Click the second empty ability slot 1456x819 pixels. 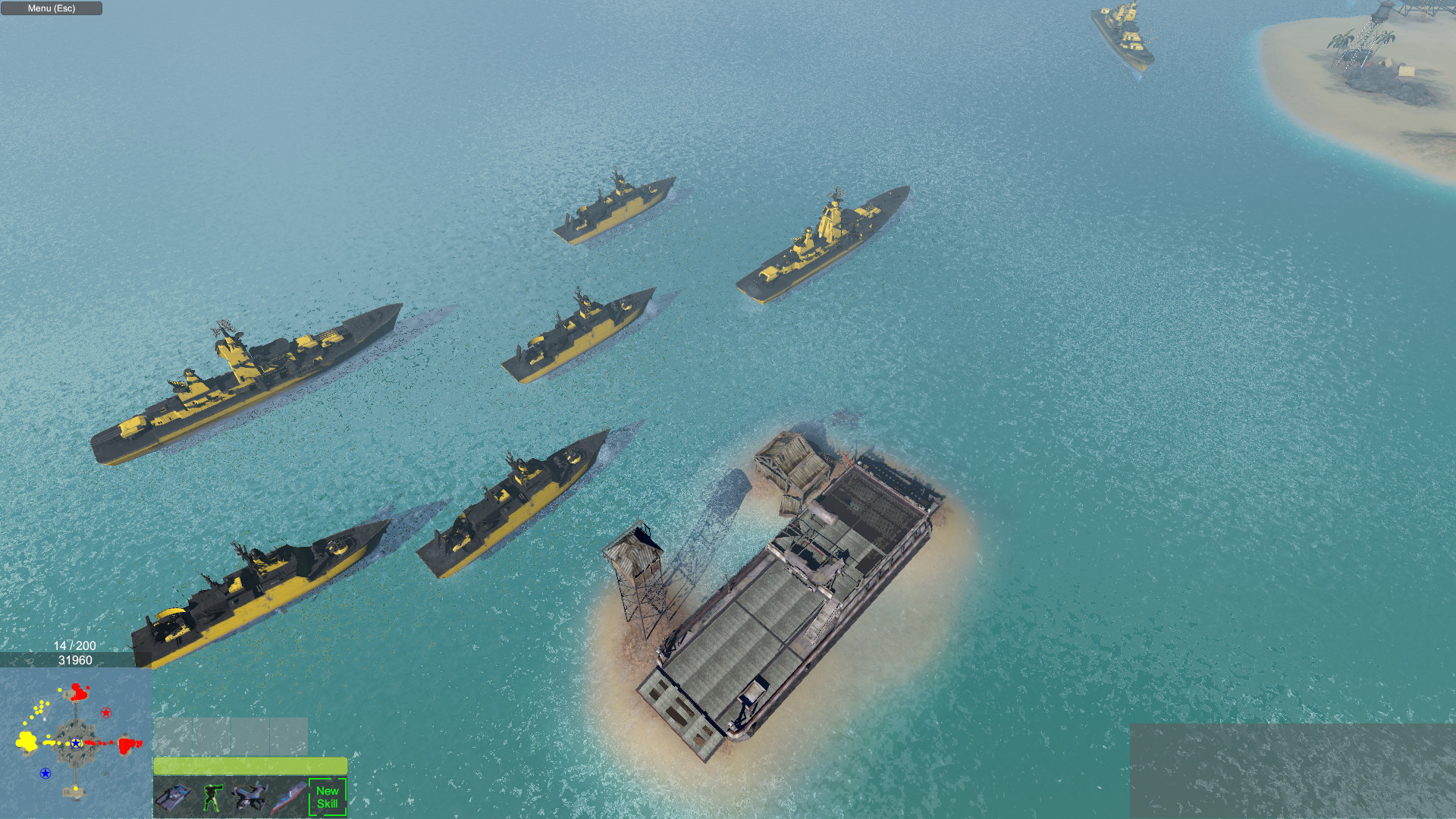coord(212,735)
